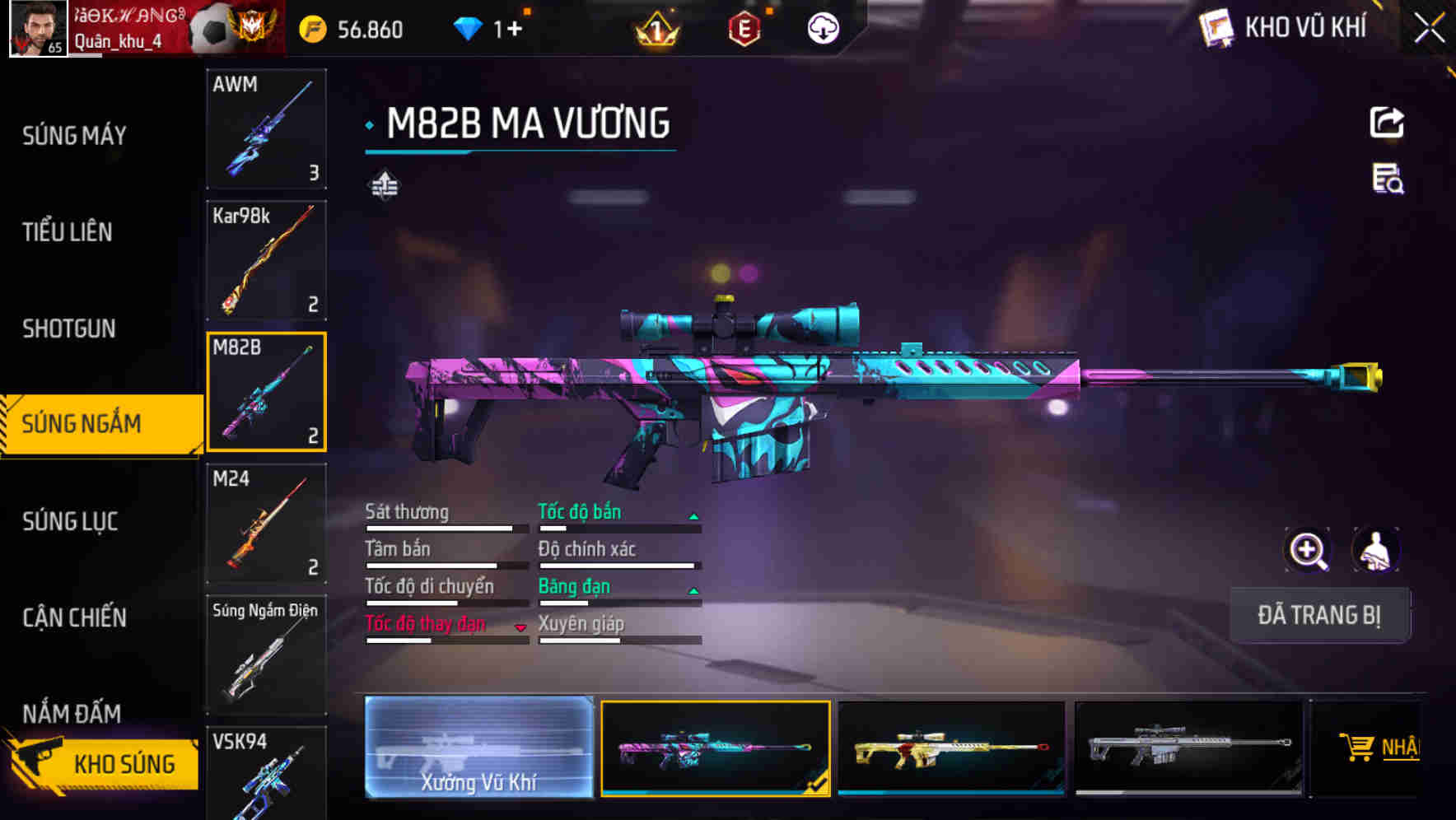Select the magnifier zoom icon near ĐÃ TRANG BỊ
The height and width of the screenshot is (820, 1456).
[x=1308, y=549]
